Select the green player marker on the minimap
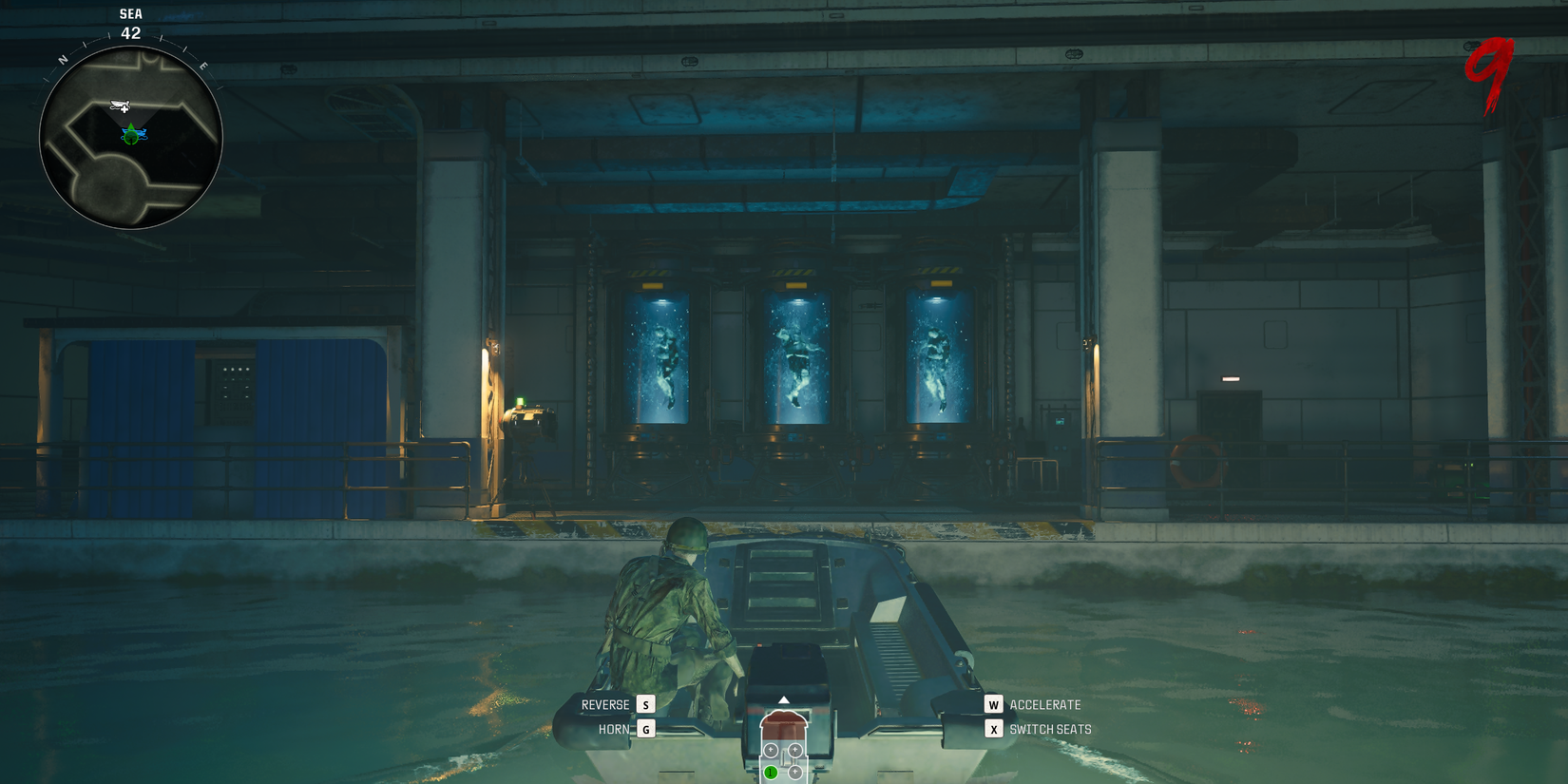This screenshot has height=784, width=1568. pyautogui.click(x=130, y=136)
